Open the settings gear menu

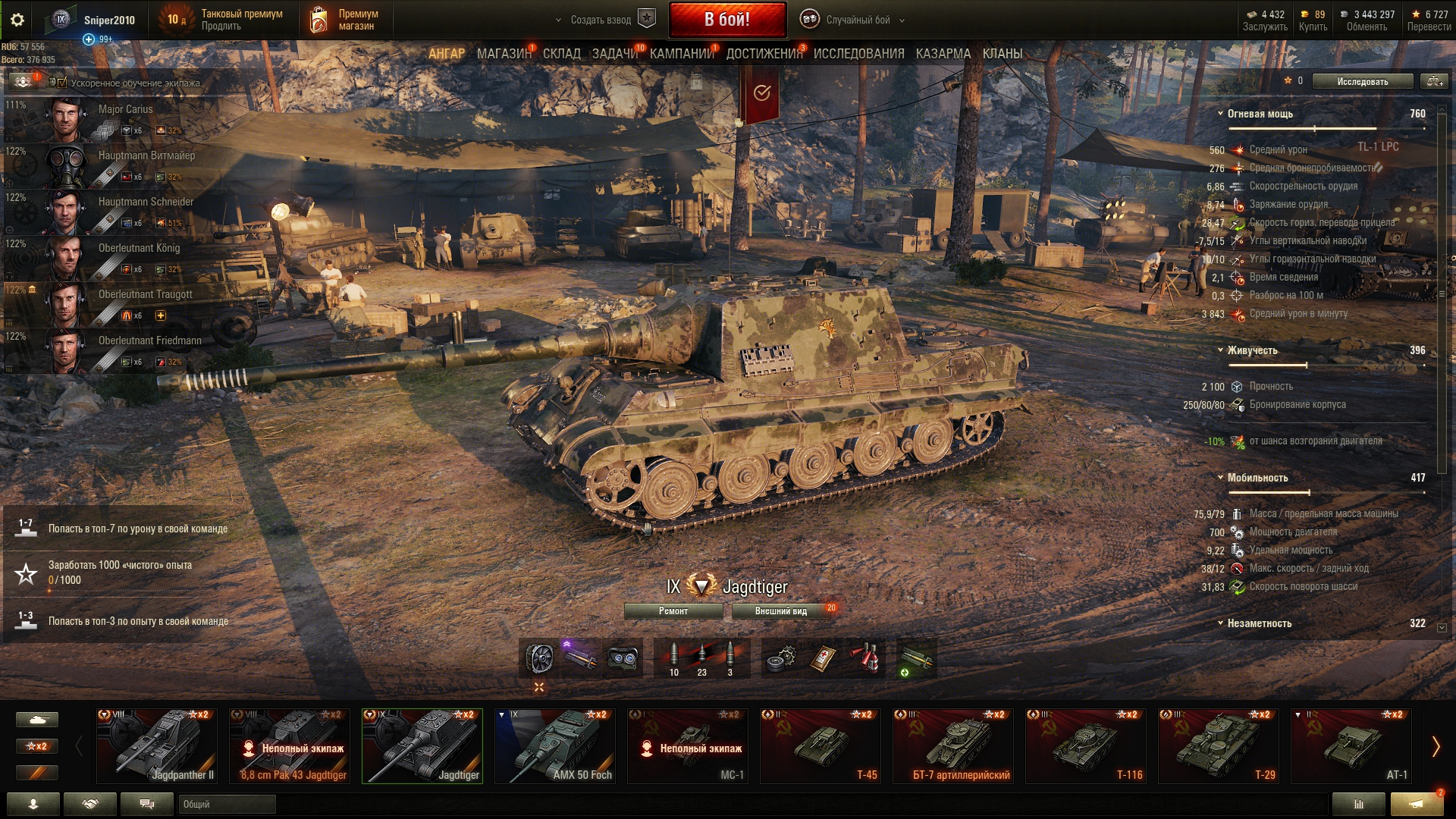17,20
